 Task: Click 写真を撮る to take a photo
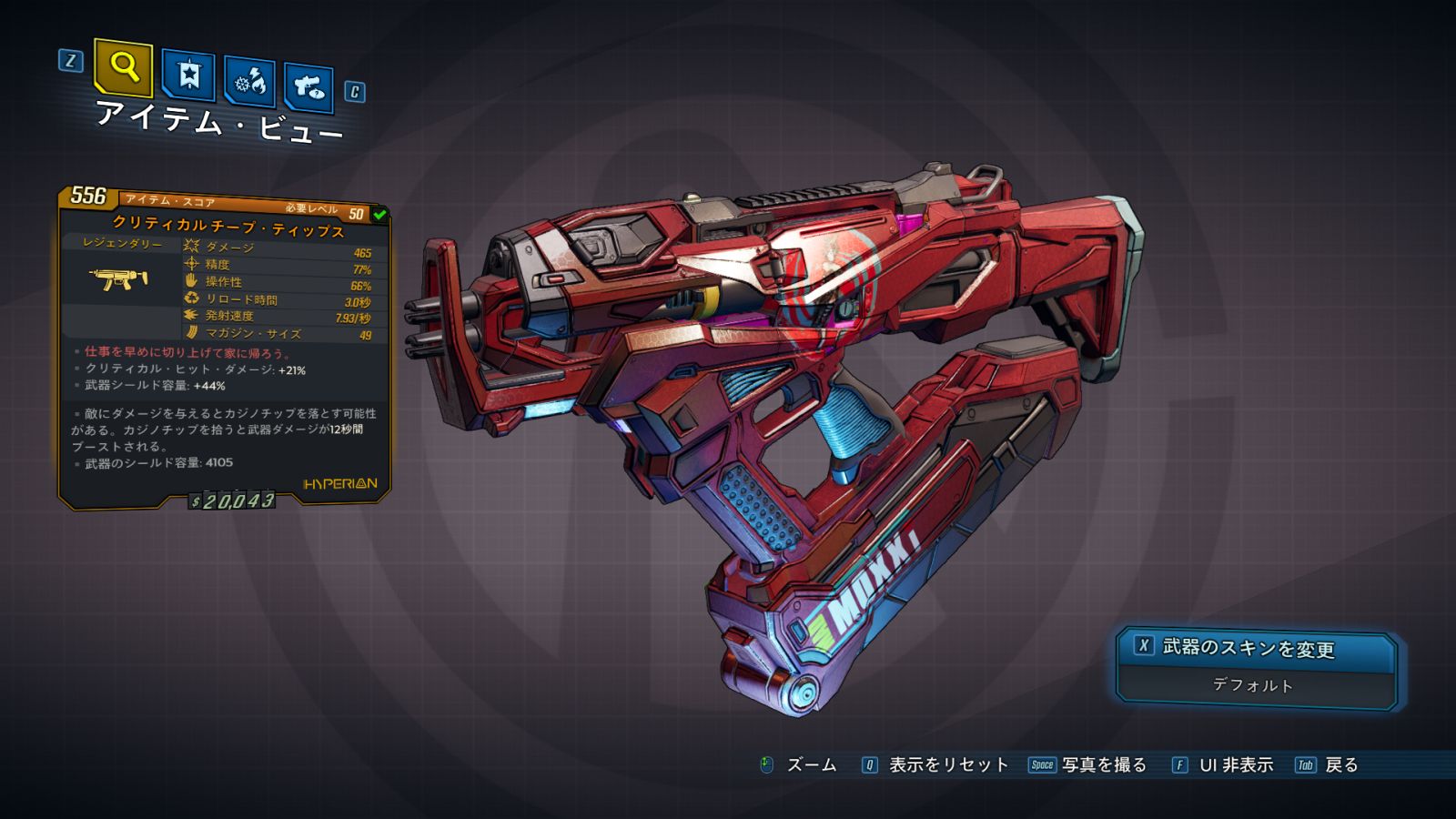tap(1103, 765)
